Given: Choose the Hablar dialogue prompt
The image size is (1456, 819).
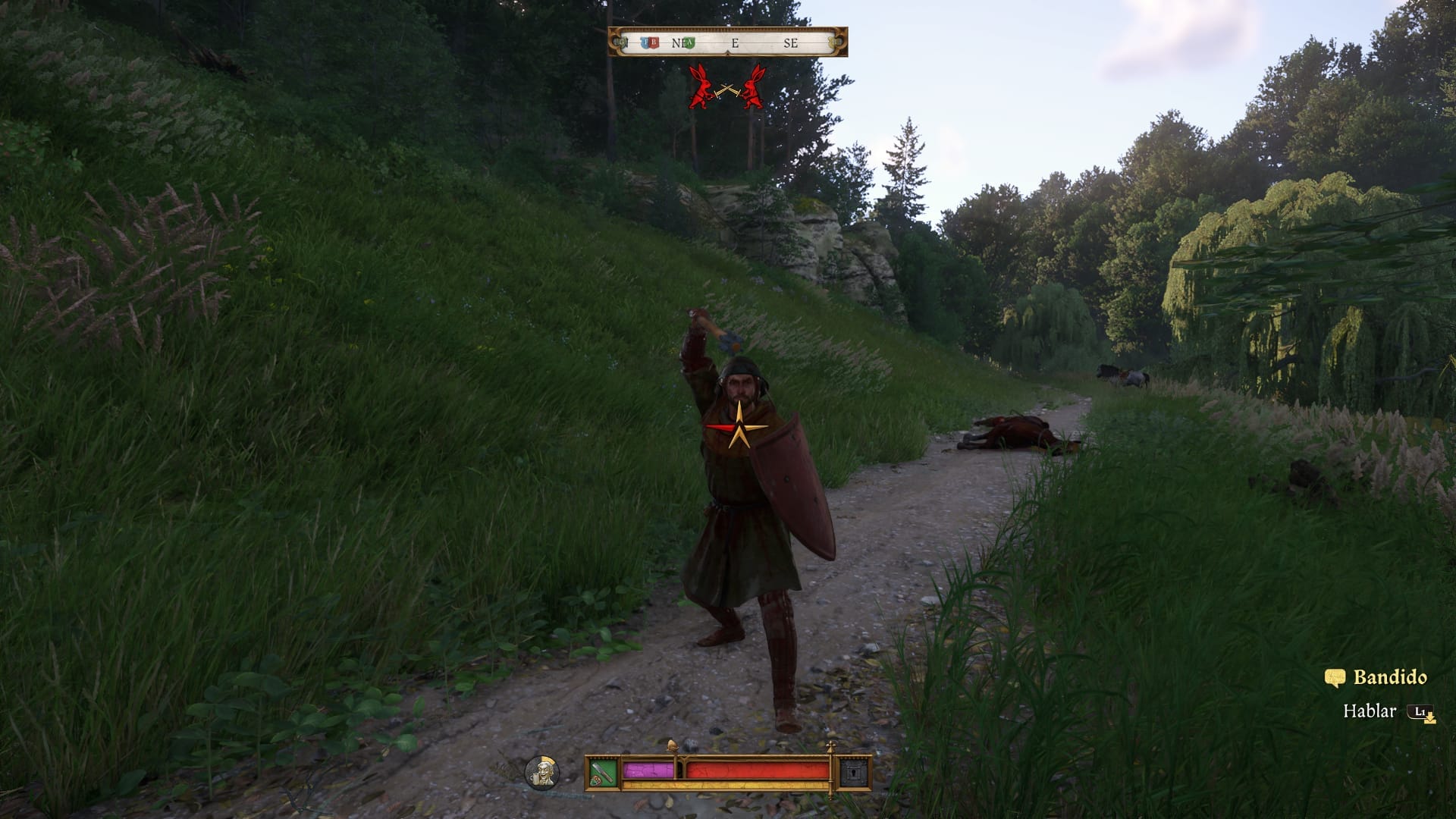Looking at the screenshot, I should pyautogui.click(x=1370, y=711).
